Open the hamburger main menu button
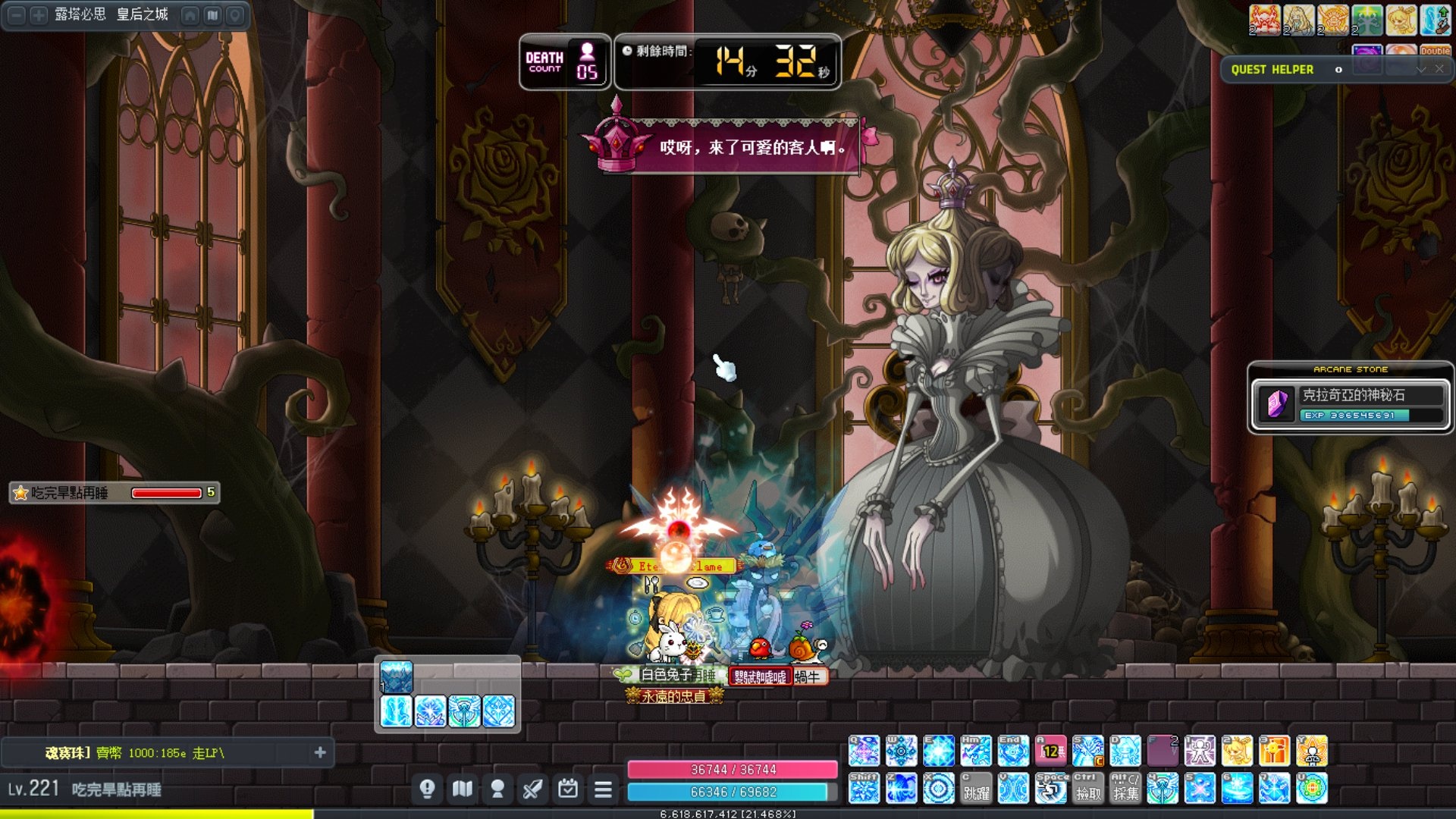This screenshot has width=1456, height=819. 603,789
